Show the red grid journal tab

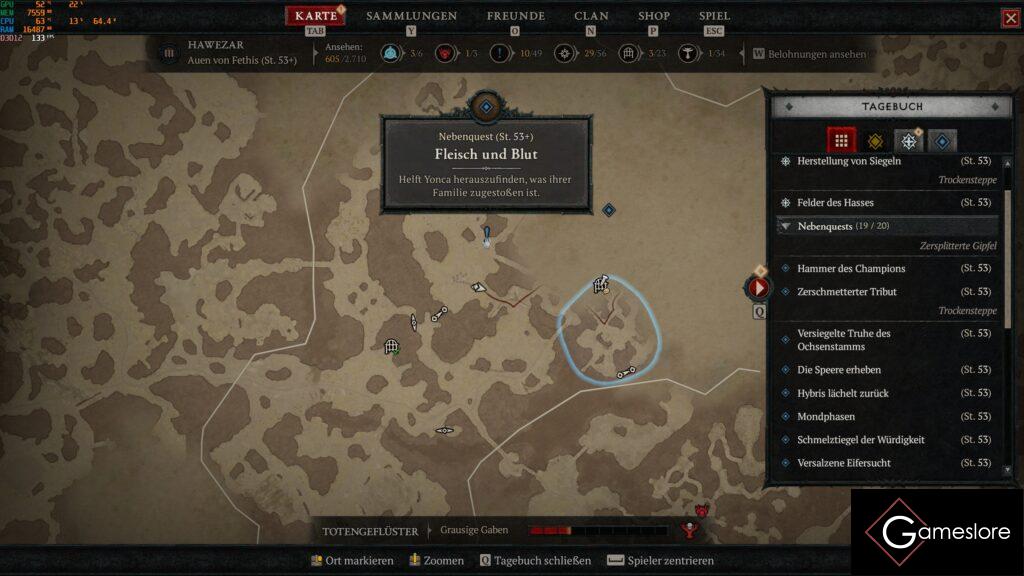click(x=841, y=141)
